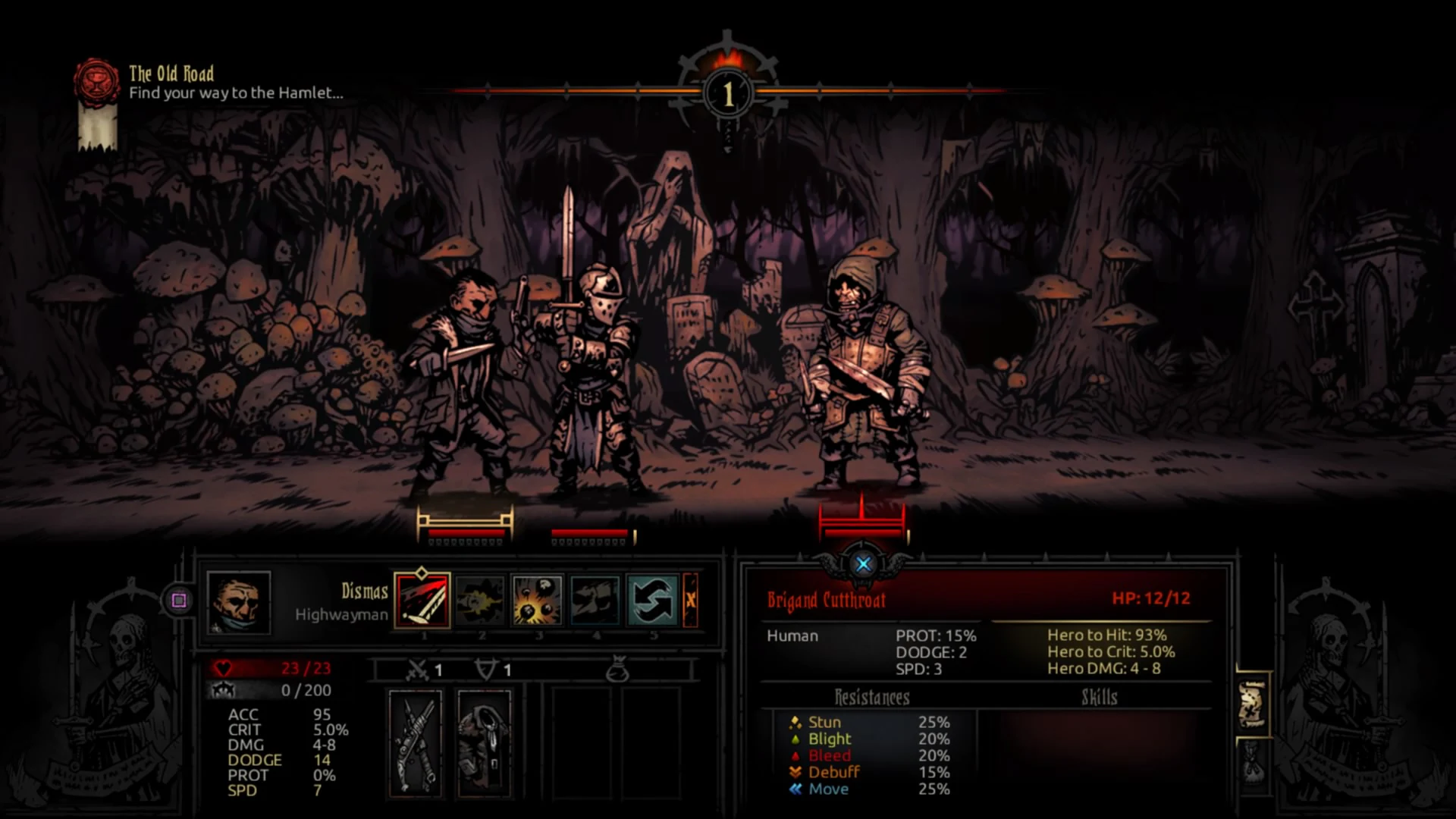The width and height of the screenshot is (1456, 819).
Task: Click the provisions bag icon above the inventory
Action: click(x=620, y=668)
